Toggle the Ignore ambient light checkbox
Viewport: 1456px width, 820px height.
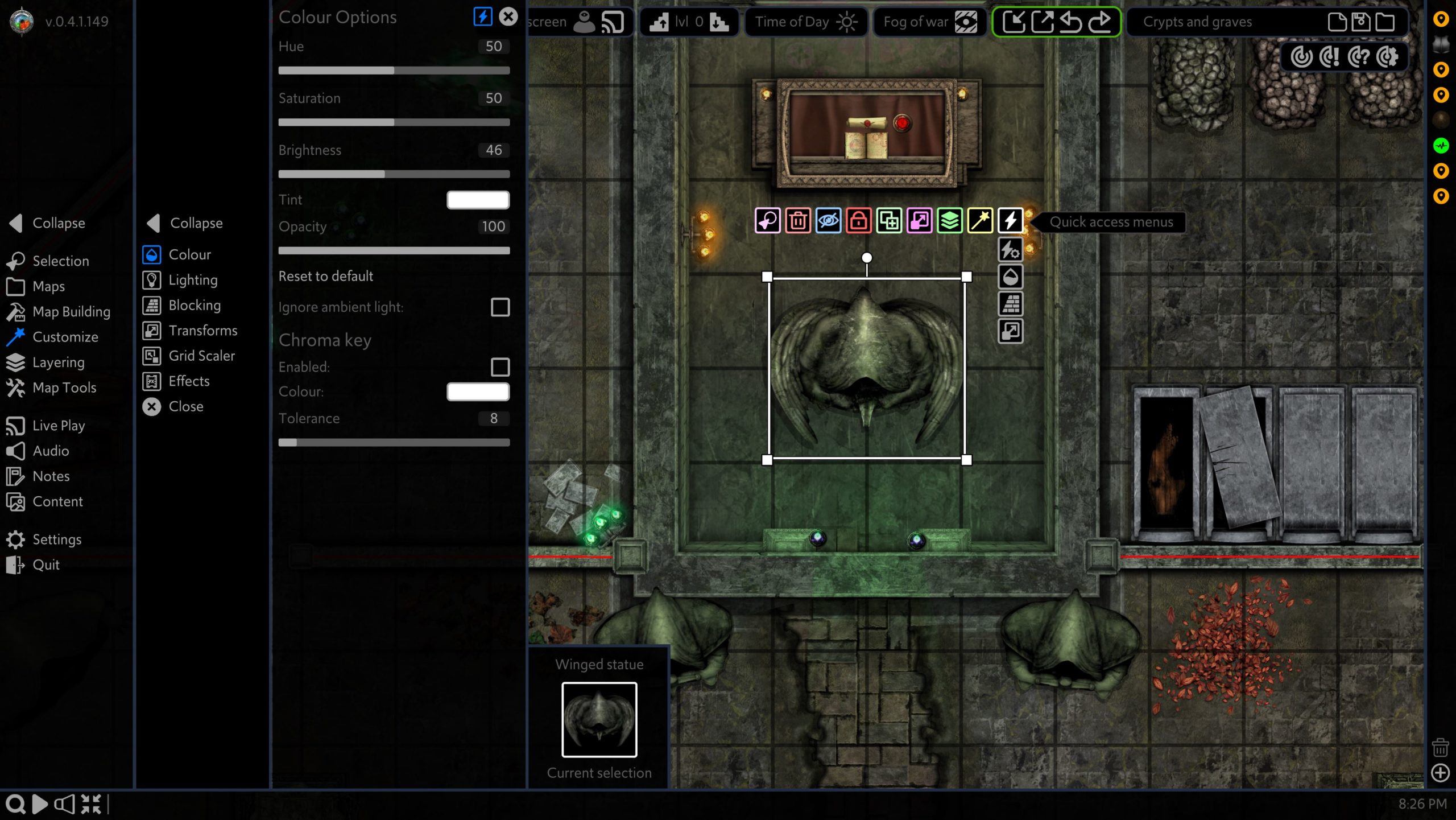pyautogui.click(x=500, y=307)
